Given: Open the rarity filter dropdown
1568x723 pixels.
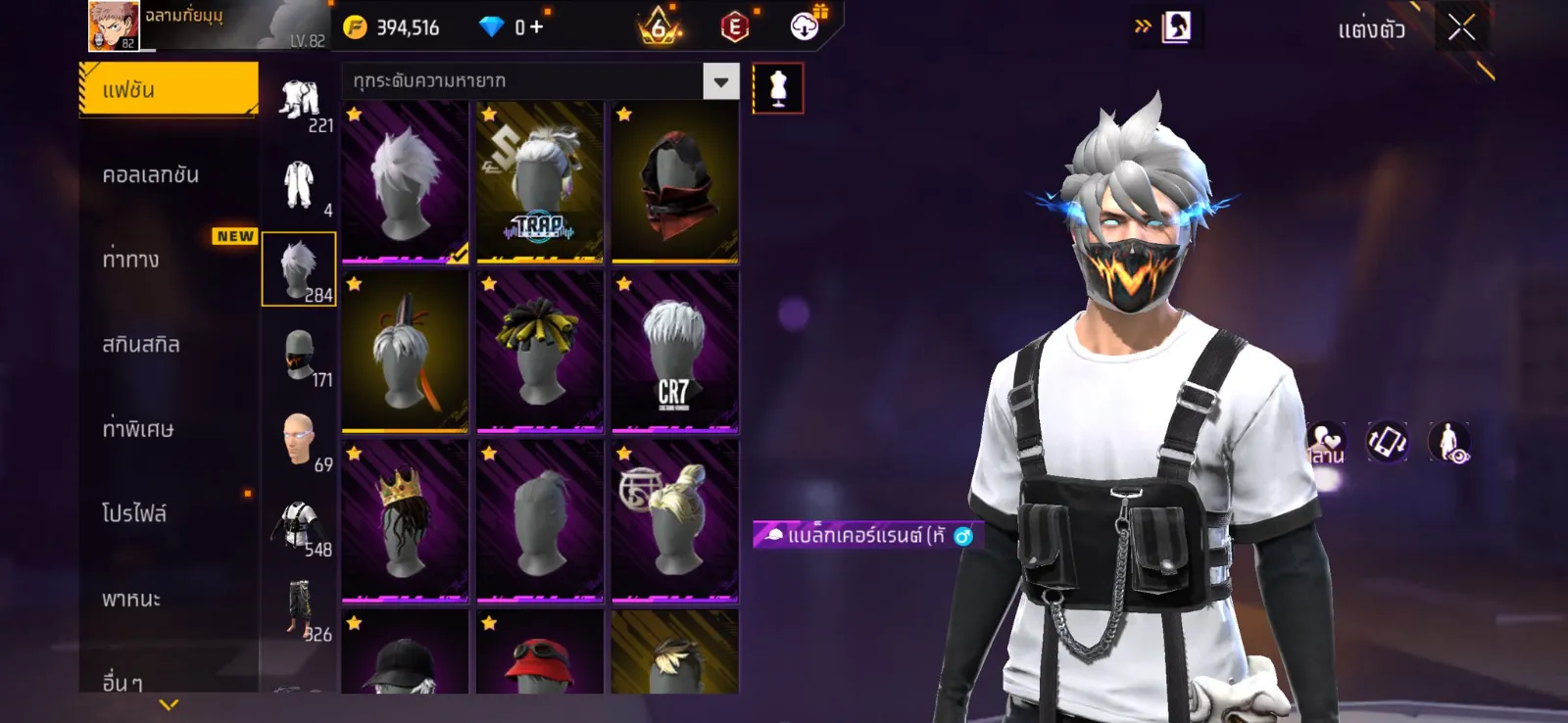Looking at the screenshot, I should tap(720, 81).
